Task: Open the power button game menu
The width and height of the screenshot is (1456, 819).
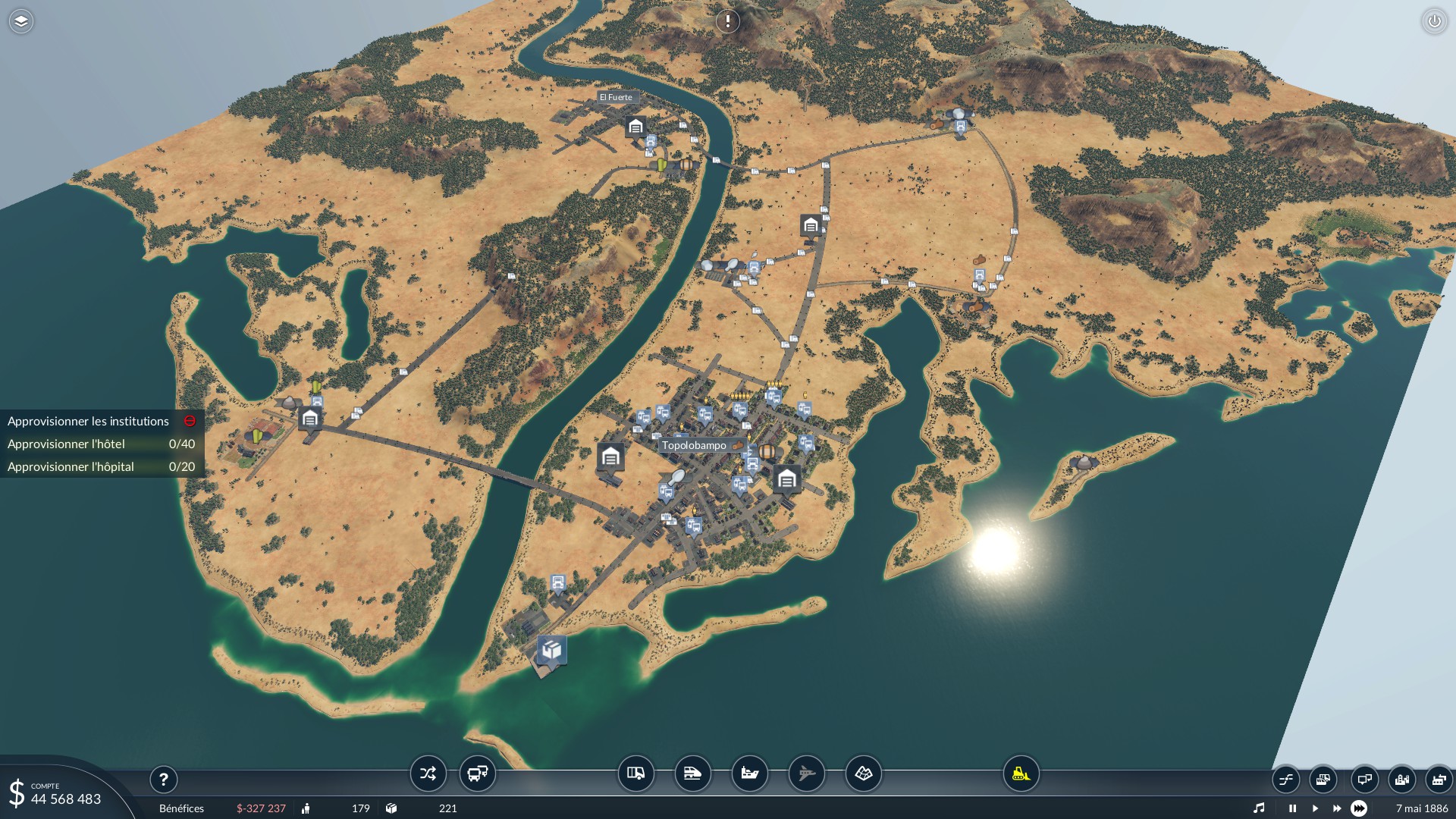Action: (1434, 21)
